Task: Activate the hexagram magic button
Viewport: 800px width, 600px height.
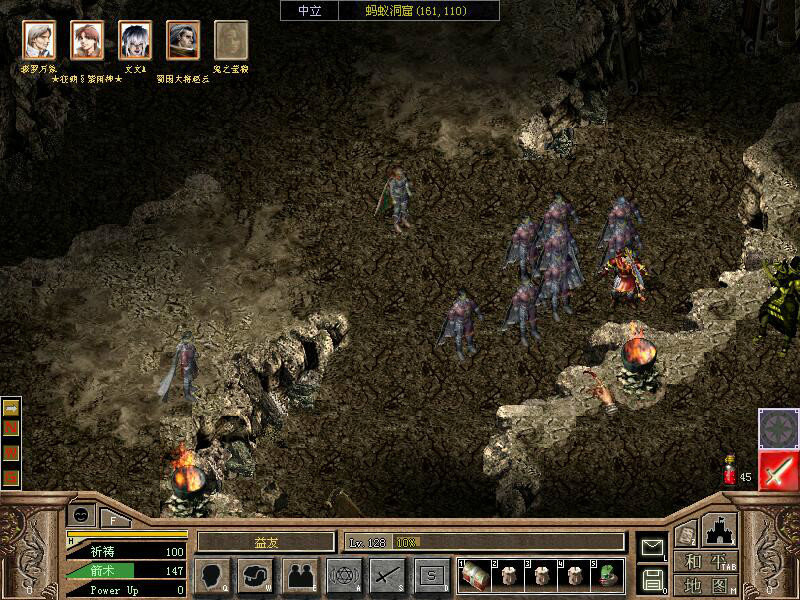Action: tap(344, 575)
